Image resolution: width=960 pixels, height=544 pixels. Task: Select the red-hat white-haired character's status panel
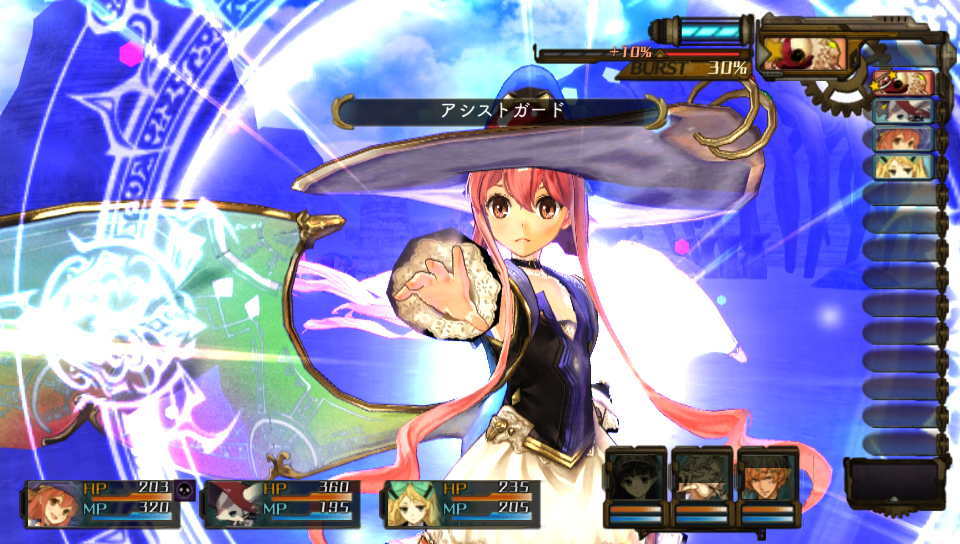click(x=279, y=503)
